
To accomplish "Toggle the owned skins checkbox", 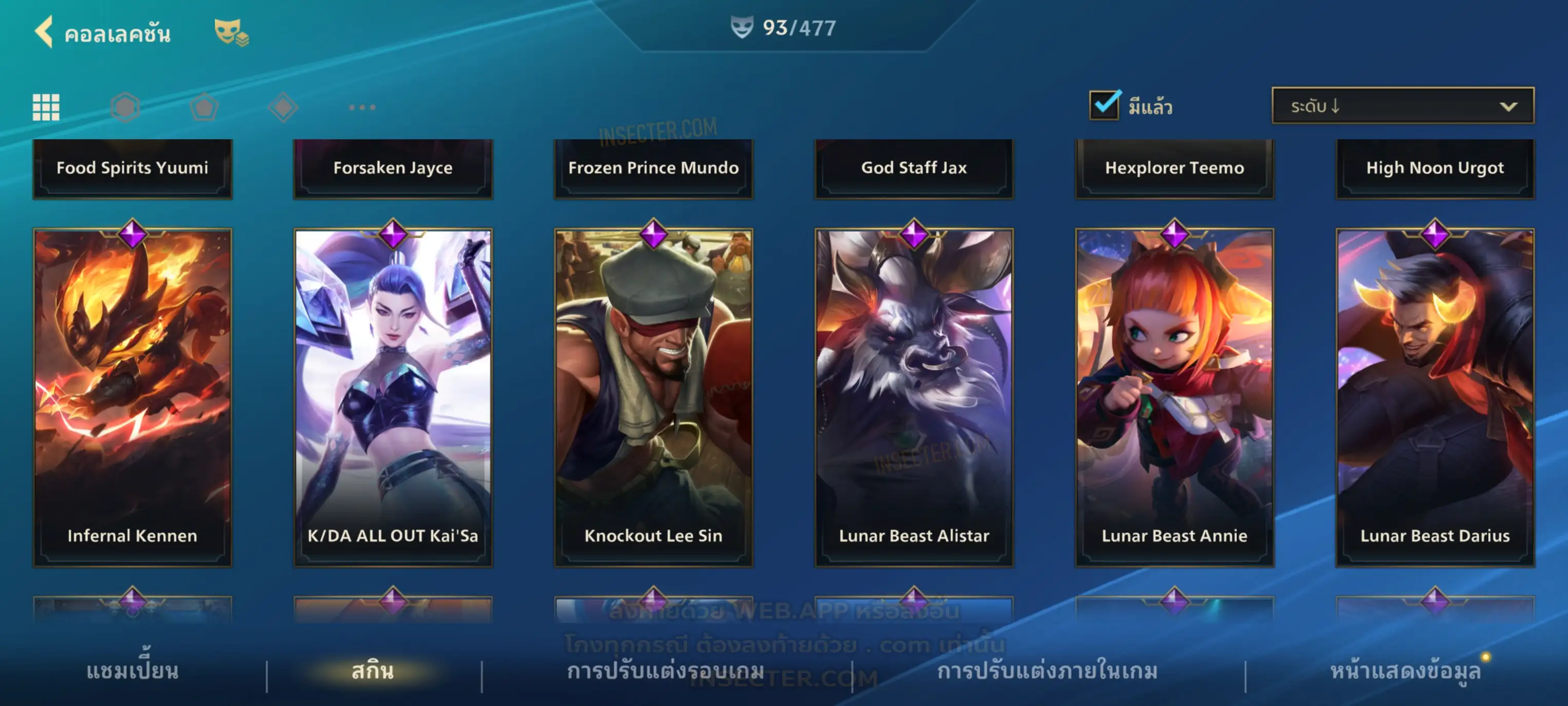I will 1104,105.
